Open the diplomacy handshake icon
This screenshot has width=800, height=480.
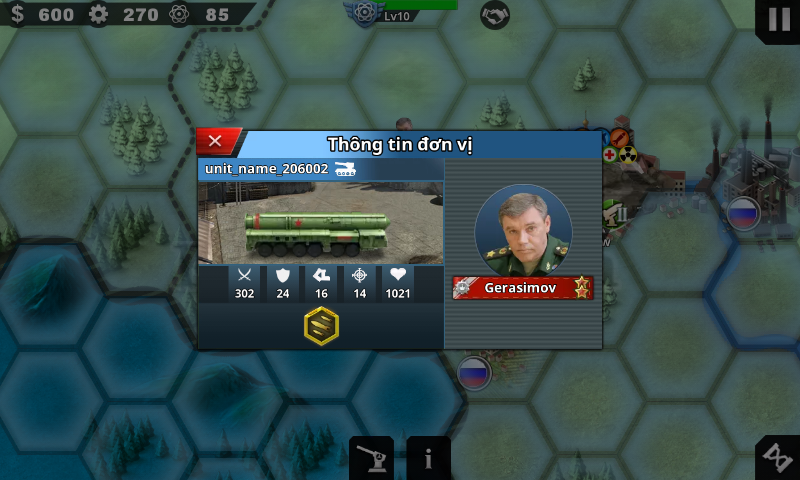pos(494,15)
